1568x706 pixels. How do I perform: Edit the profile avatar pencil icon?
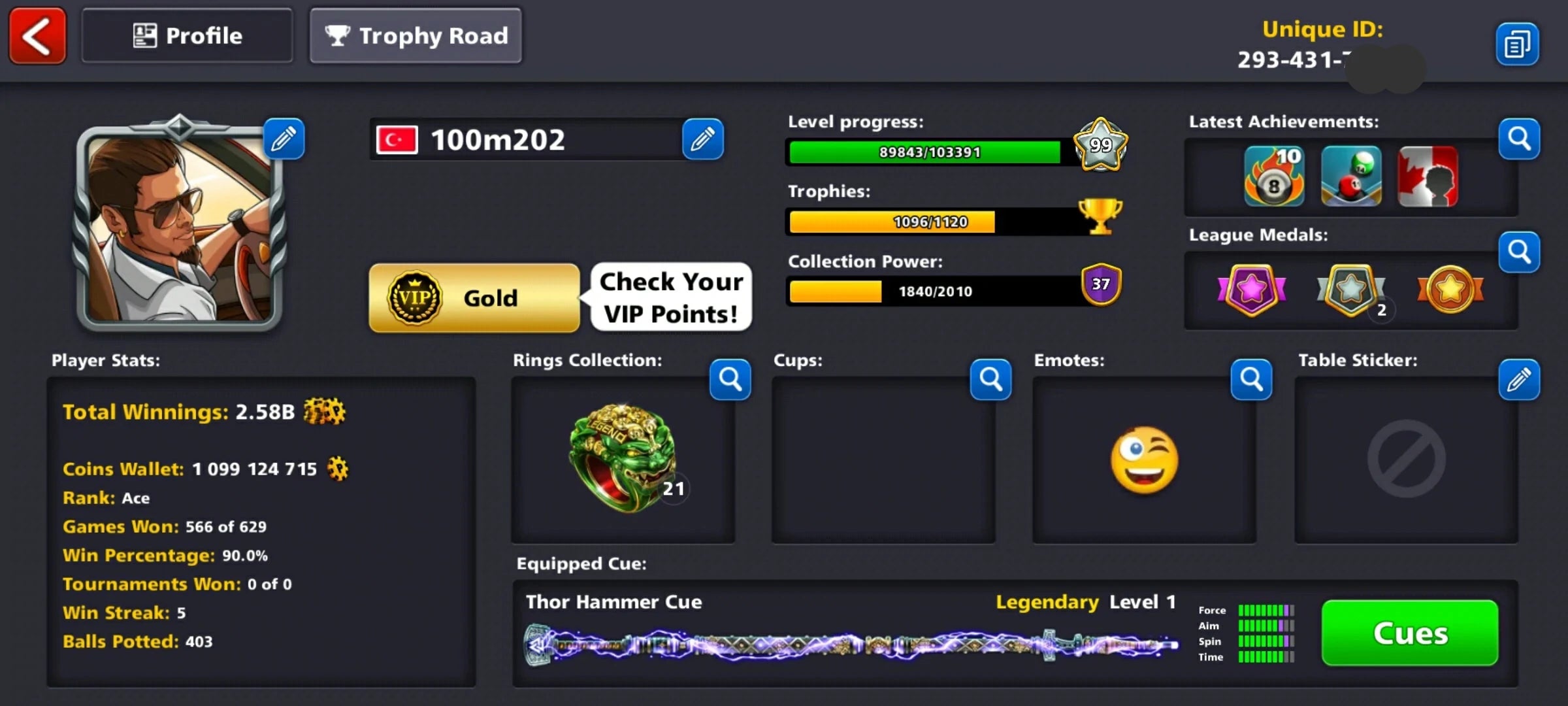point(284,139)
